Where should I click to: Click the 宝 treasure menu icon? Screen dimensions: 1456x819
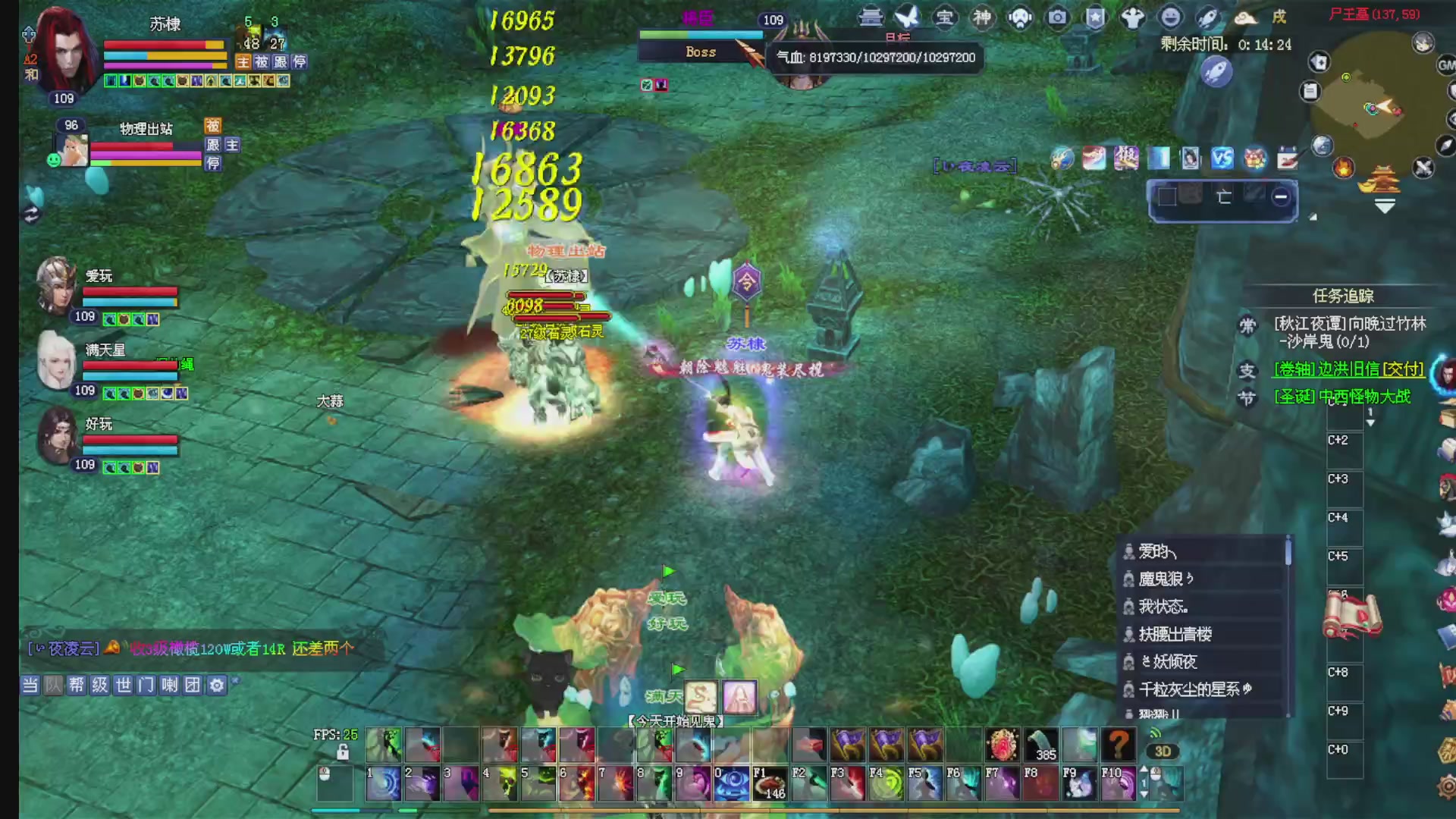tap(945, 17)
